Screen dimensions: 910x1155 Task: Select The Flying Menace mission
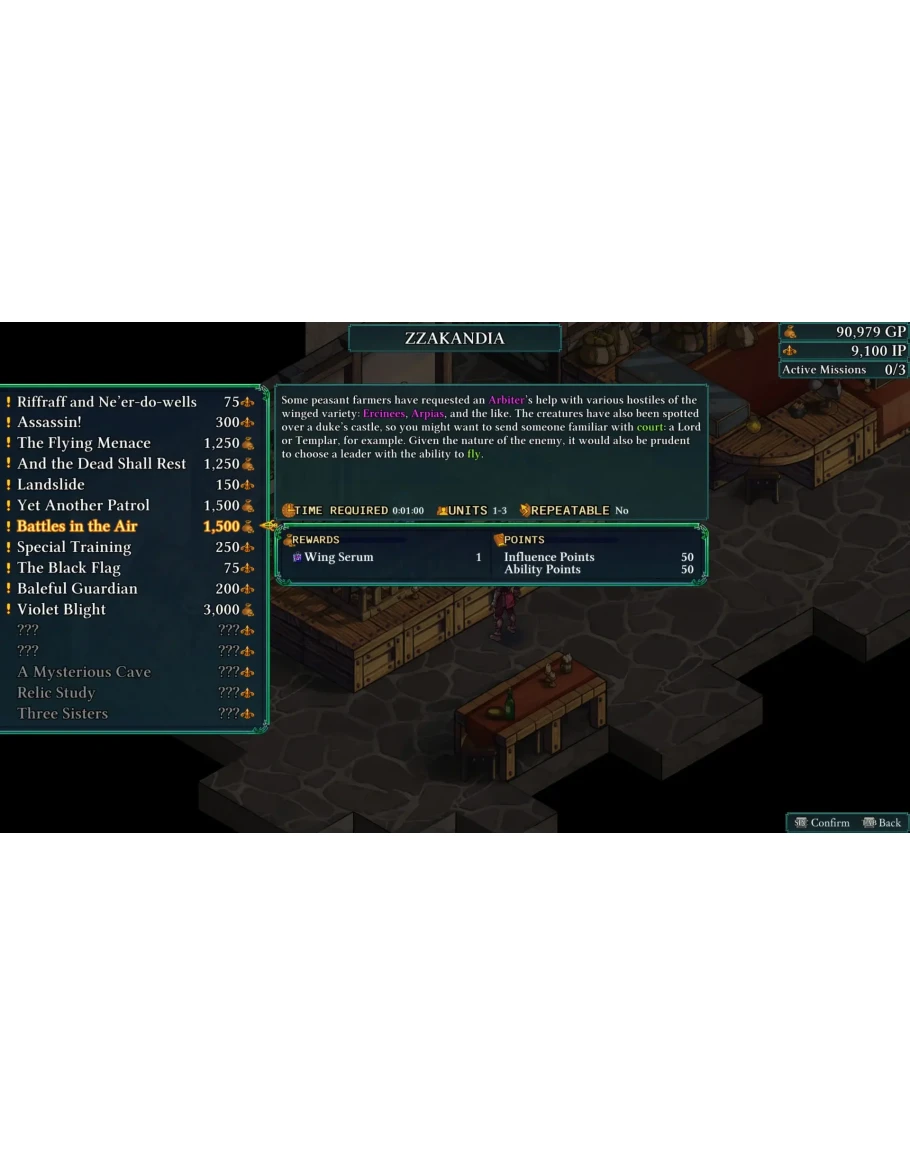84,443
